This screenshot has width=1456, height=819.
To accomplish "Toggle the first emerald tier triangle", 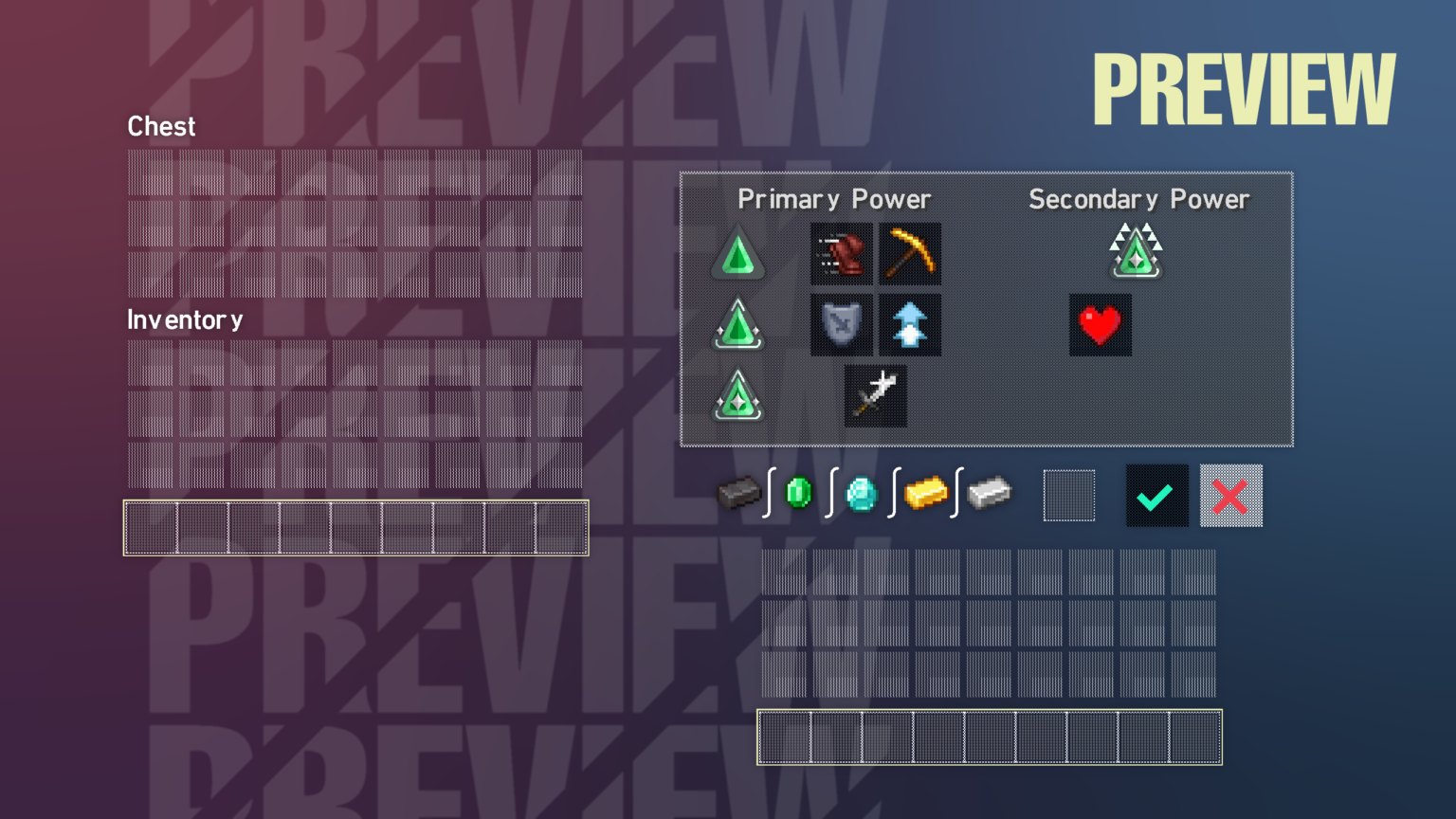I will [737, 254].
